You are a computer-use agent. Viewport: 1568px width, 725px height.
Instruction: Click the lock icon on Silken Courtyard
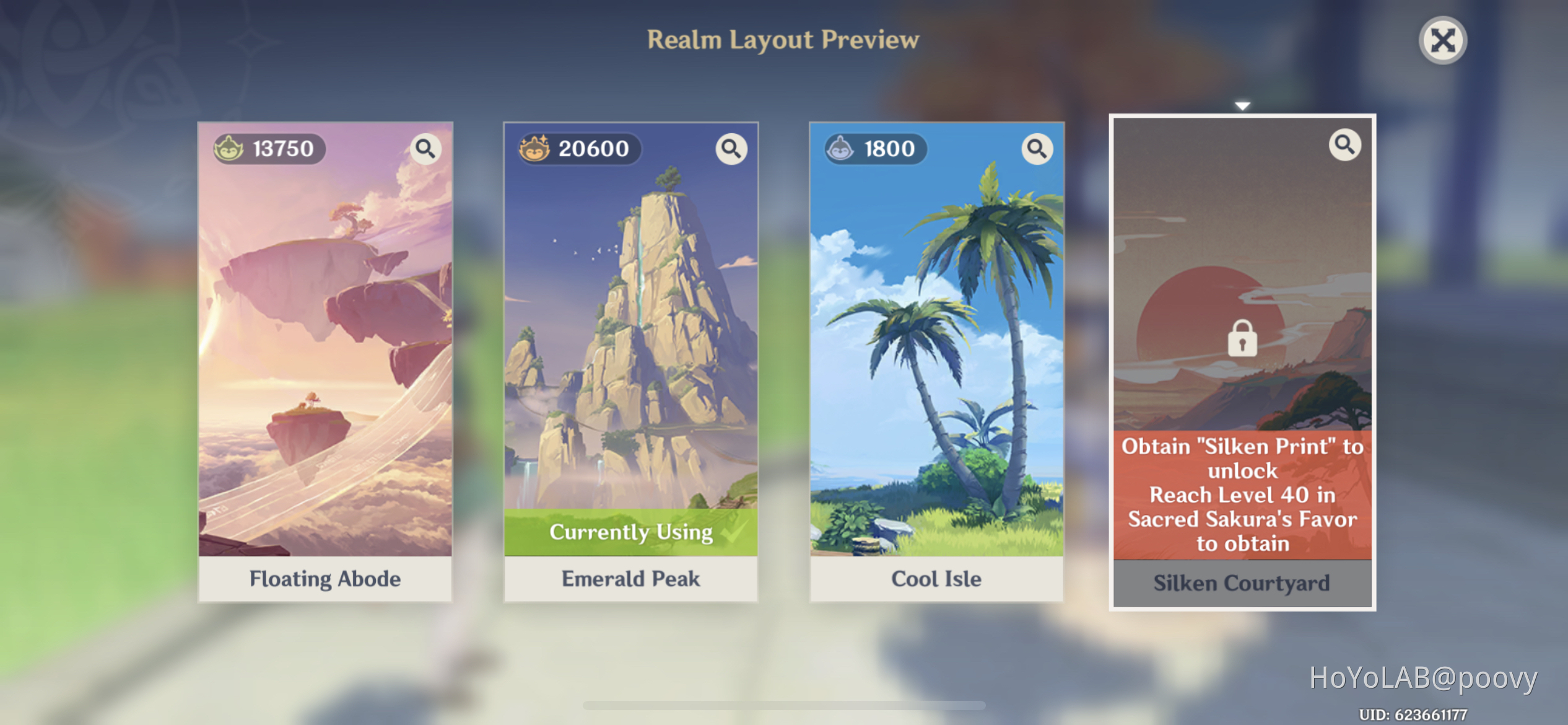tap(1242, 338)
